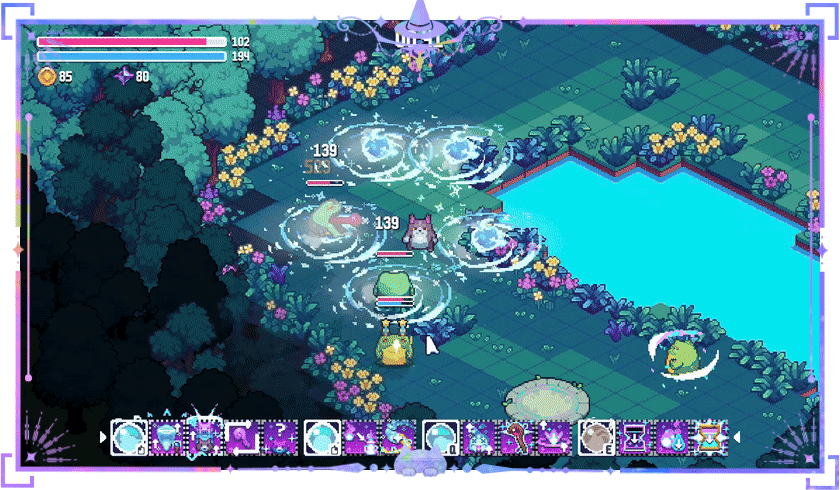This screenshot has width=840, height=490.
Task: Choose the purple swirl loop-arrow icon
Action: click(244, 438)
